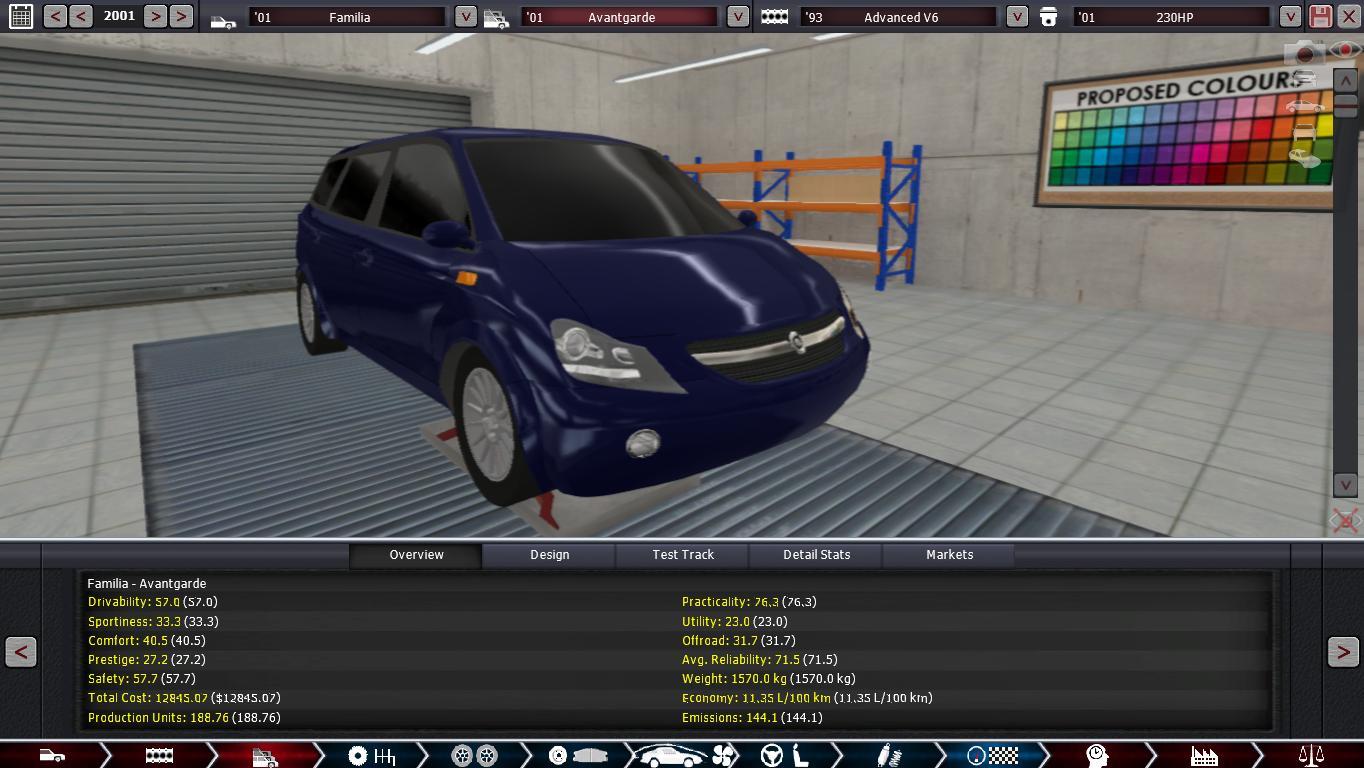1364x768 pixels.
Task: Select the Overview tab
Action: pos(416,555)
